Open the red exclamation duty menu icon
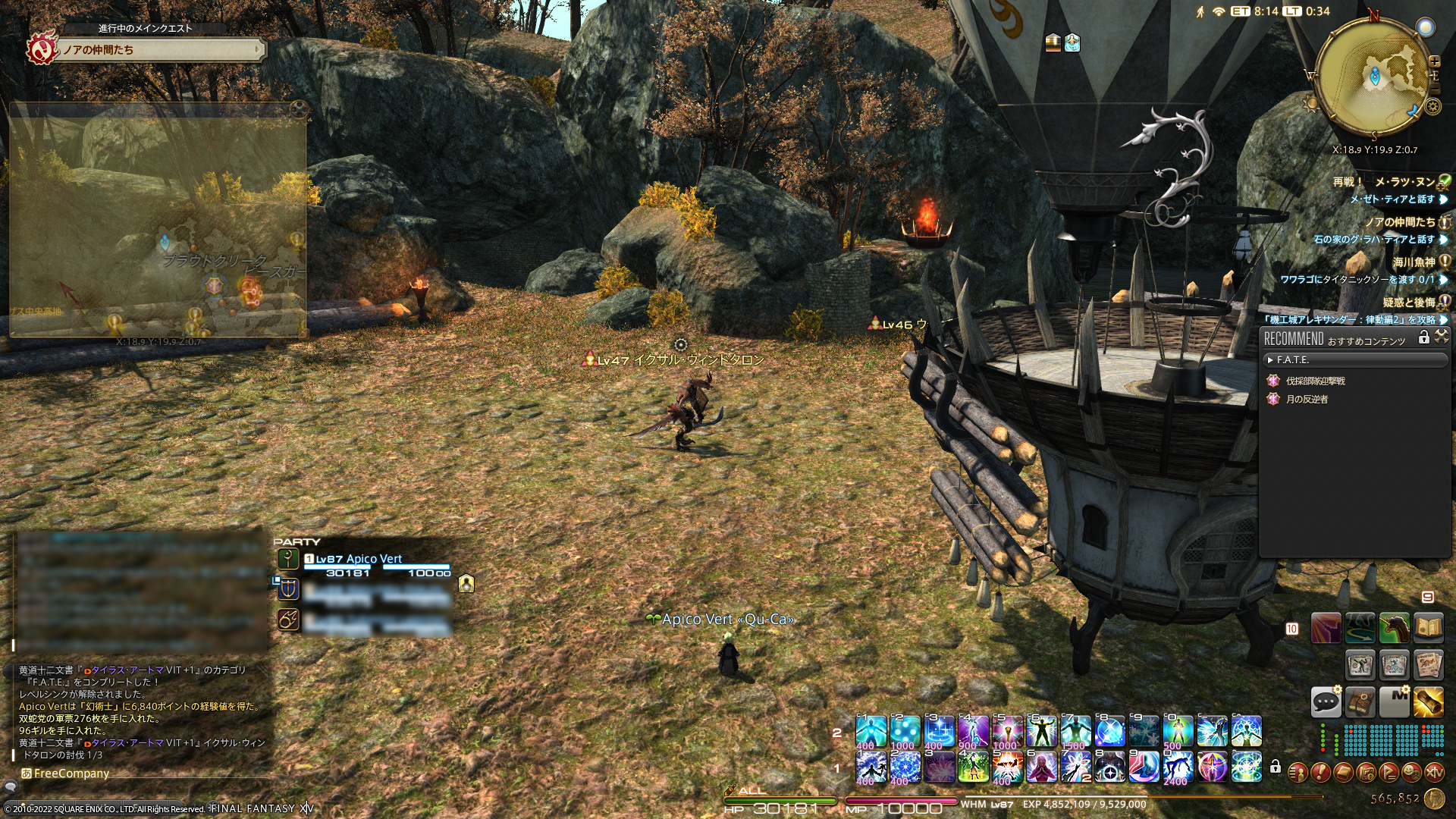This screenshot has height=819, width=1456. 1320,773
